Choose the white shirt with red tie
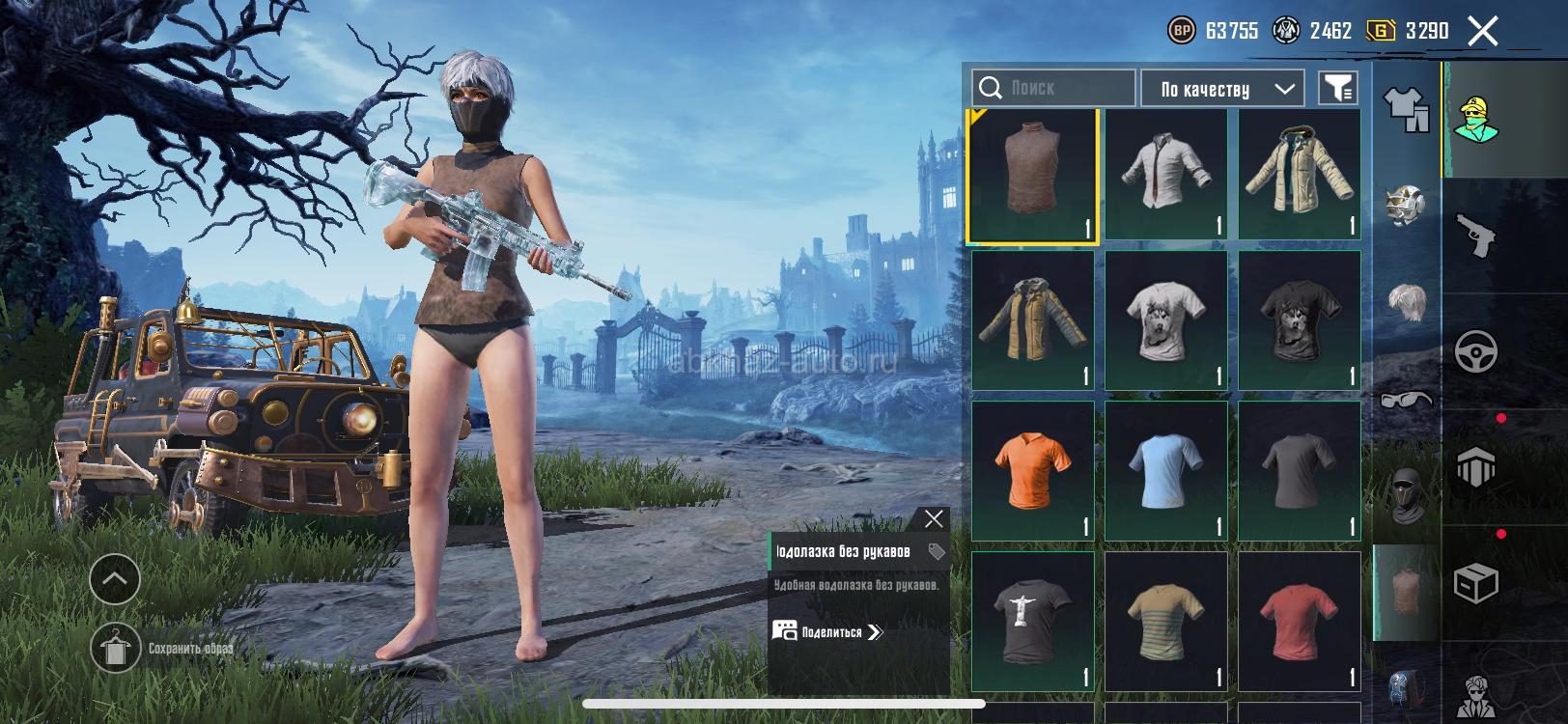Screen dimensions: 1568x724 [x=1165, y=175]
